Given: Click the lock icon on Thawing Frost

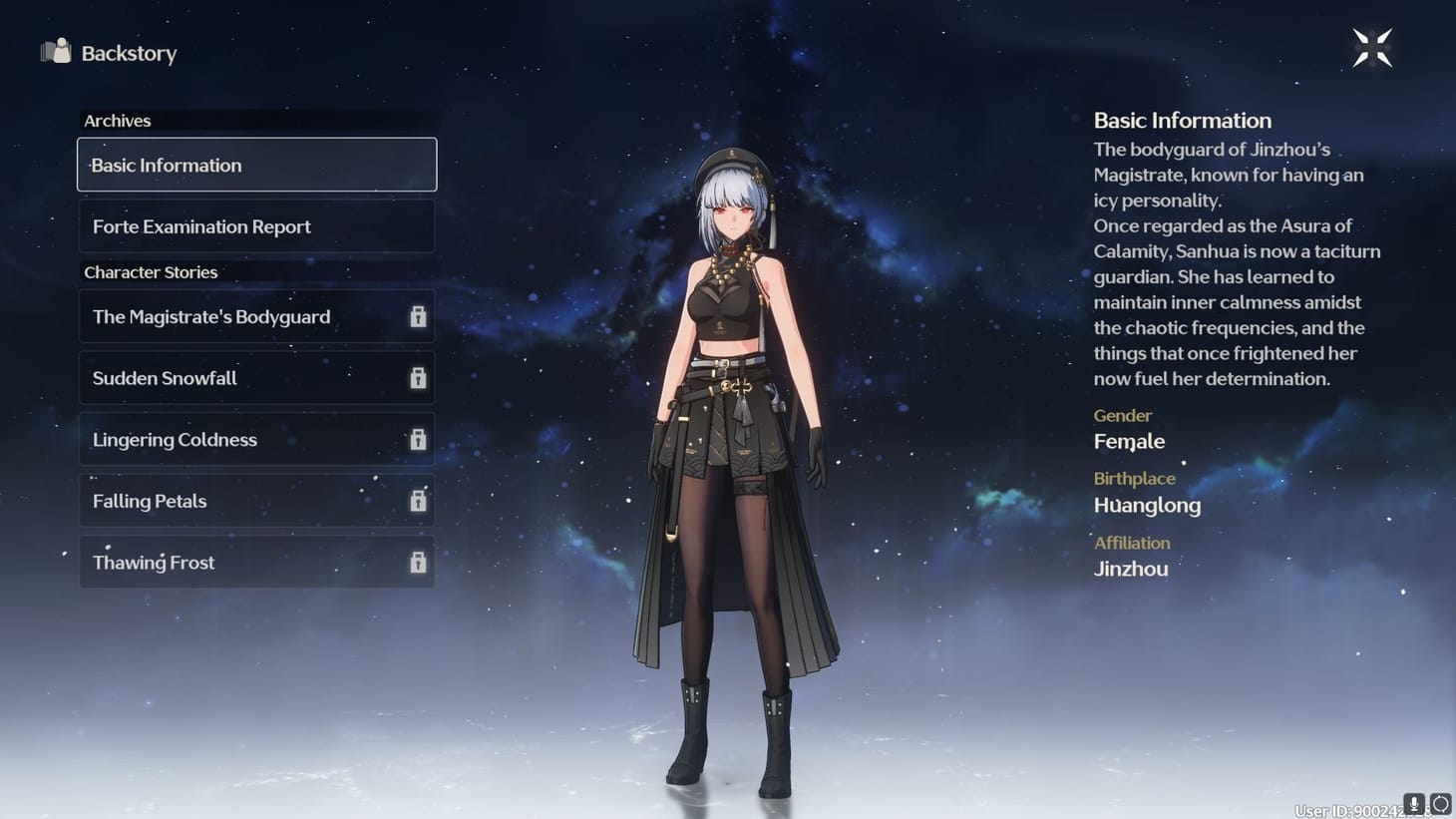Looking at the screenshot, I should 416,563.
